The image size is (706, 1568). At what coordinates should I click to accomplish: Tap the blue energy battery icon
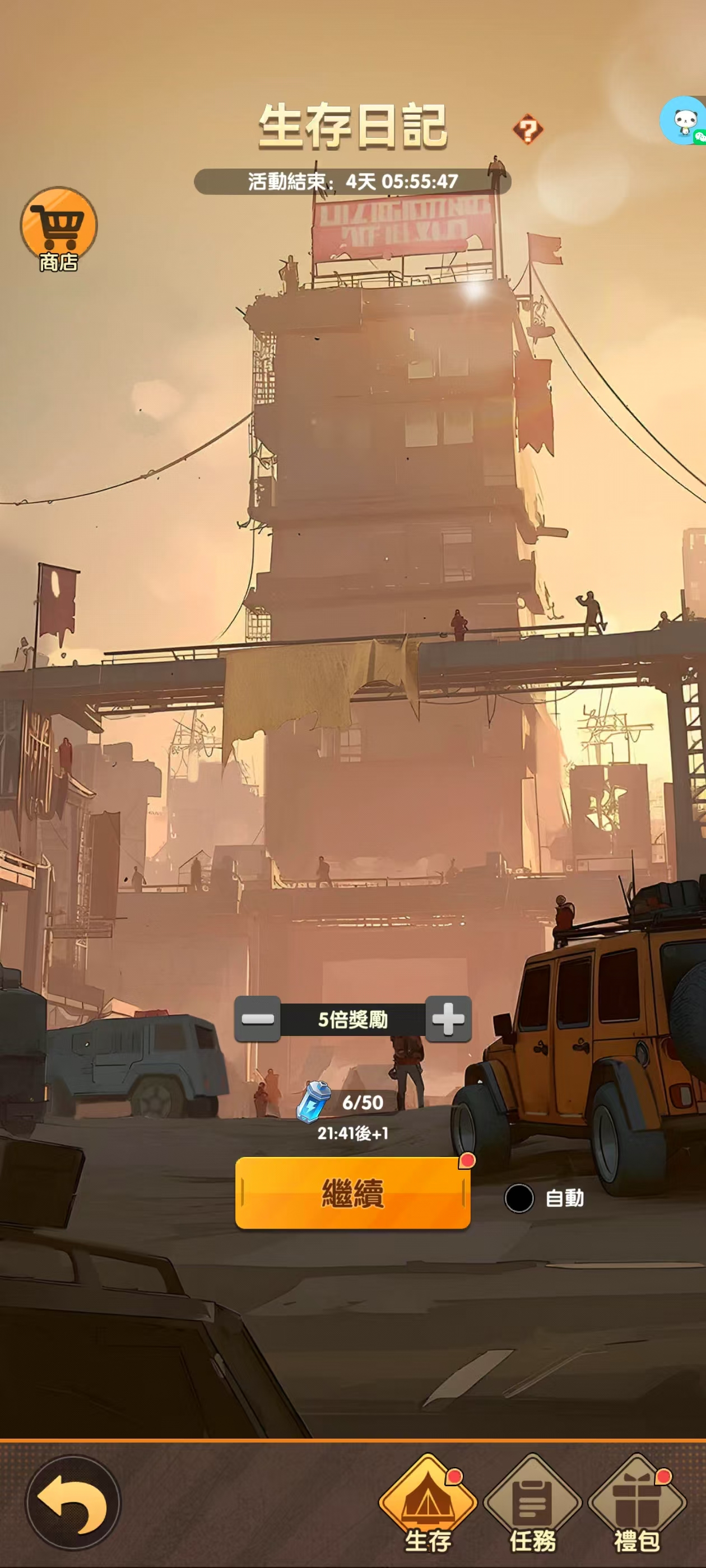point(314,1102)
